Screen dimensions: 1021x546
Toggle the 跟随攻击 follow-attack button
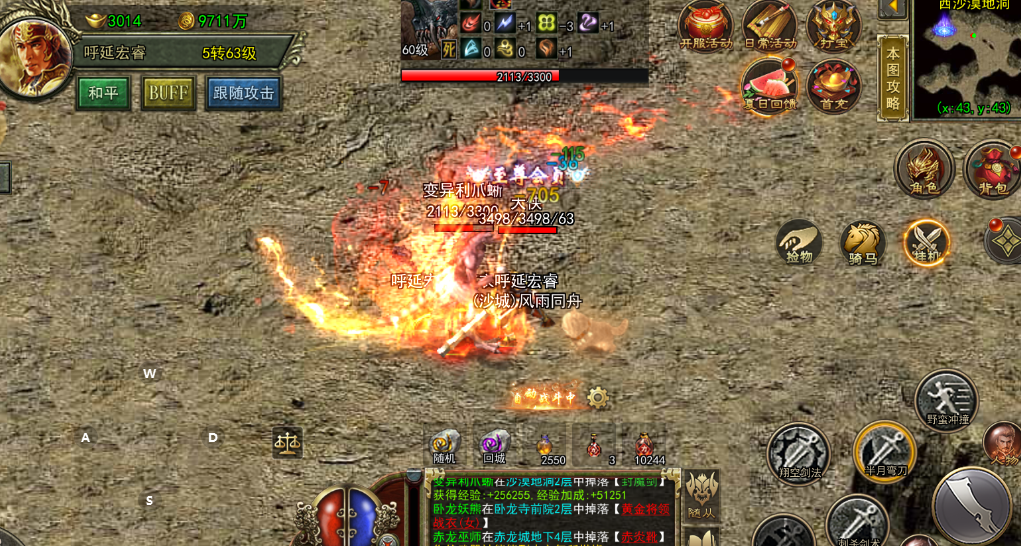[244, 93]
